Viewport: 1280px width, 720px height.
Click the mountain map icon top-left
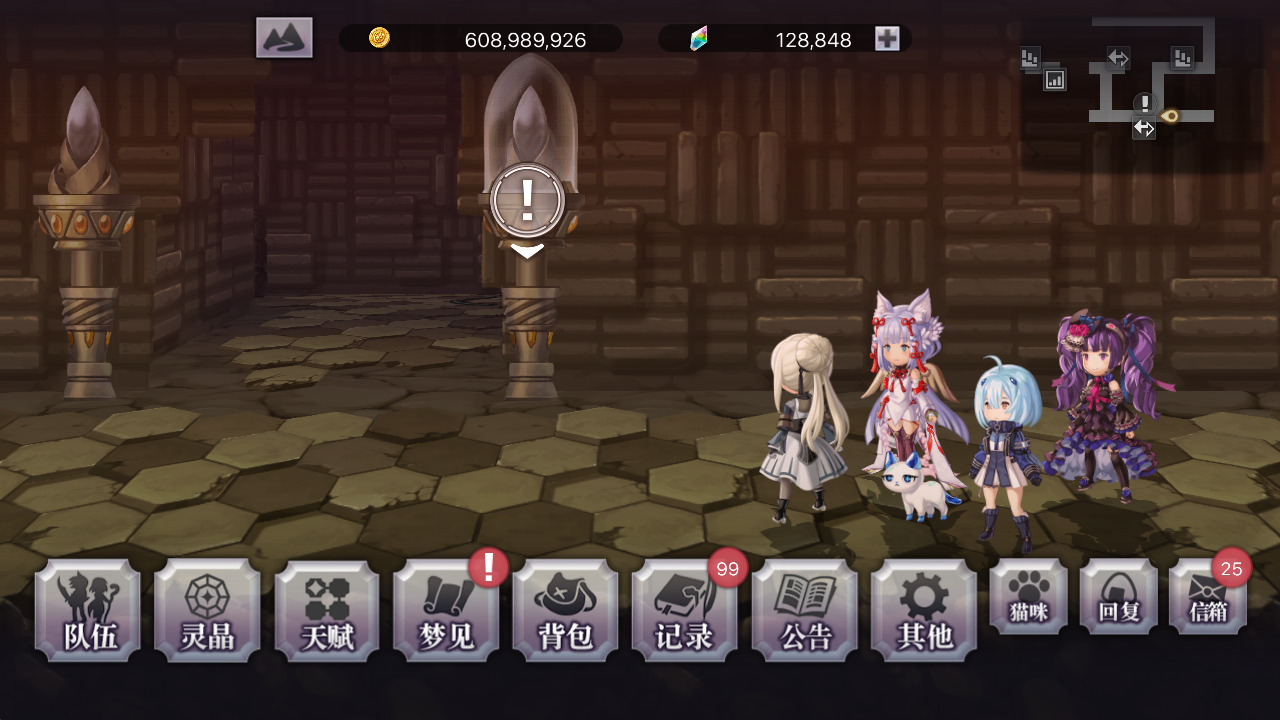click(x=284, y=37)
